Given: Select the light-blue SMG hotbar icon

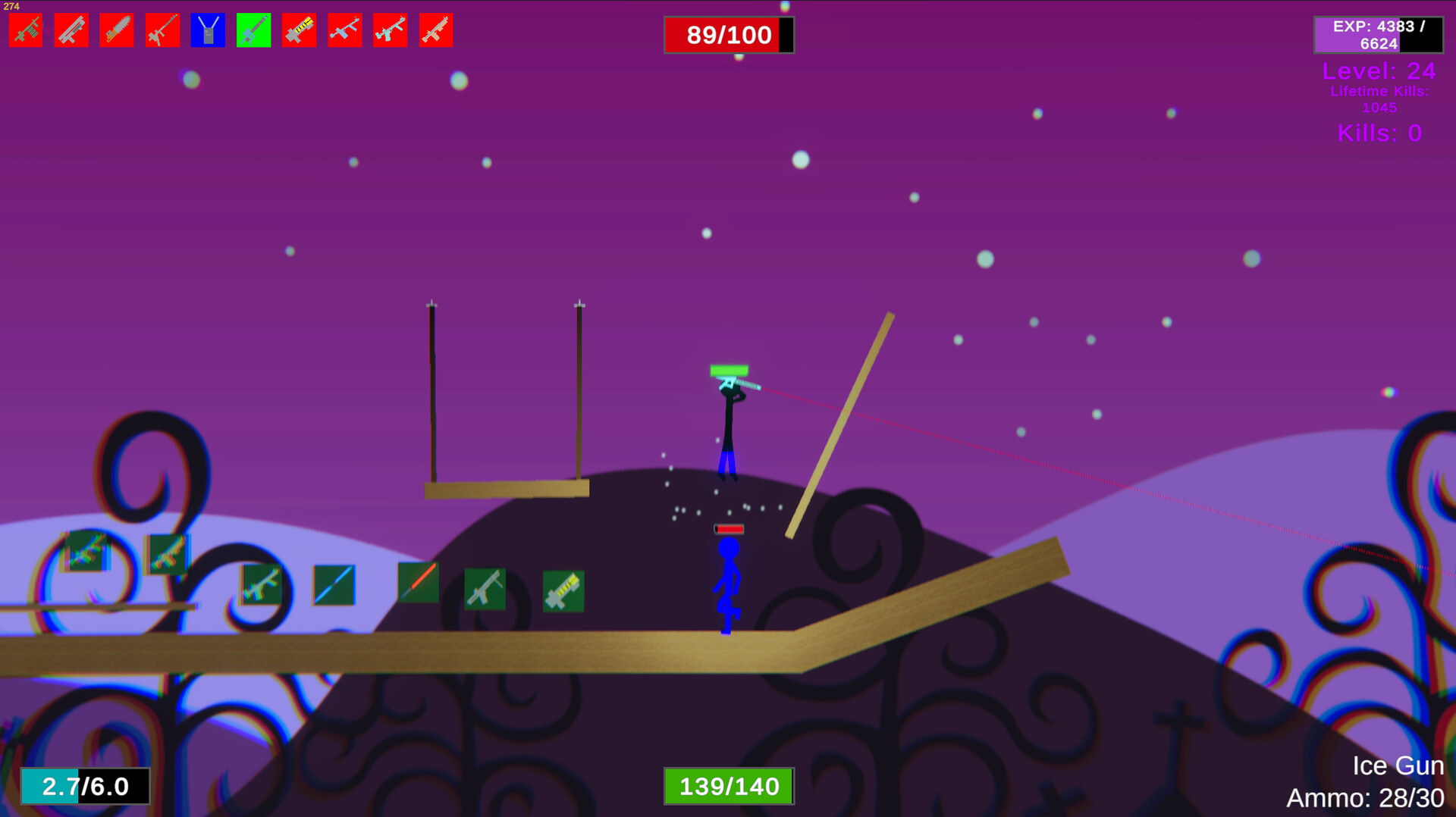Looking at the screenshot, I should pos(344,30).
